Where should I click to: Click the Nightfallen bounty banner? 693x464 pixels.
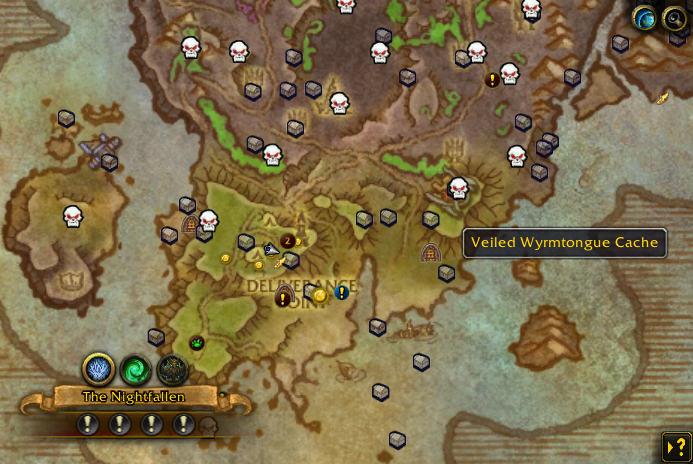(x=134, y=397)
